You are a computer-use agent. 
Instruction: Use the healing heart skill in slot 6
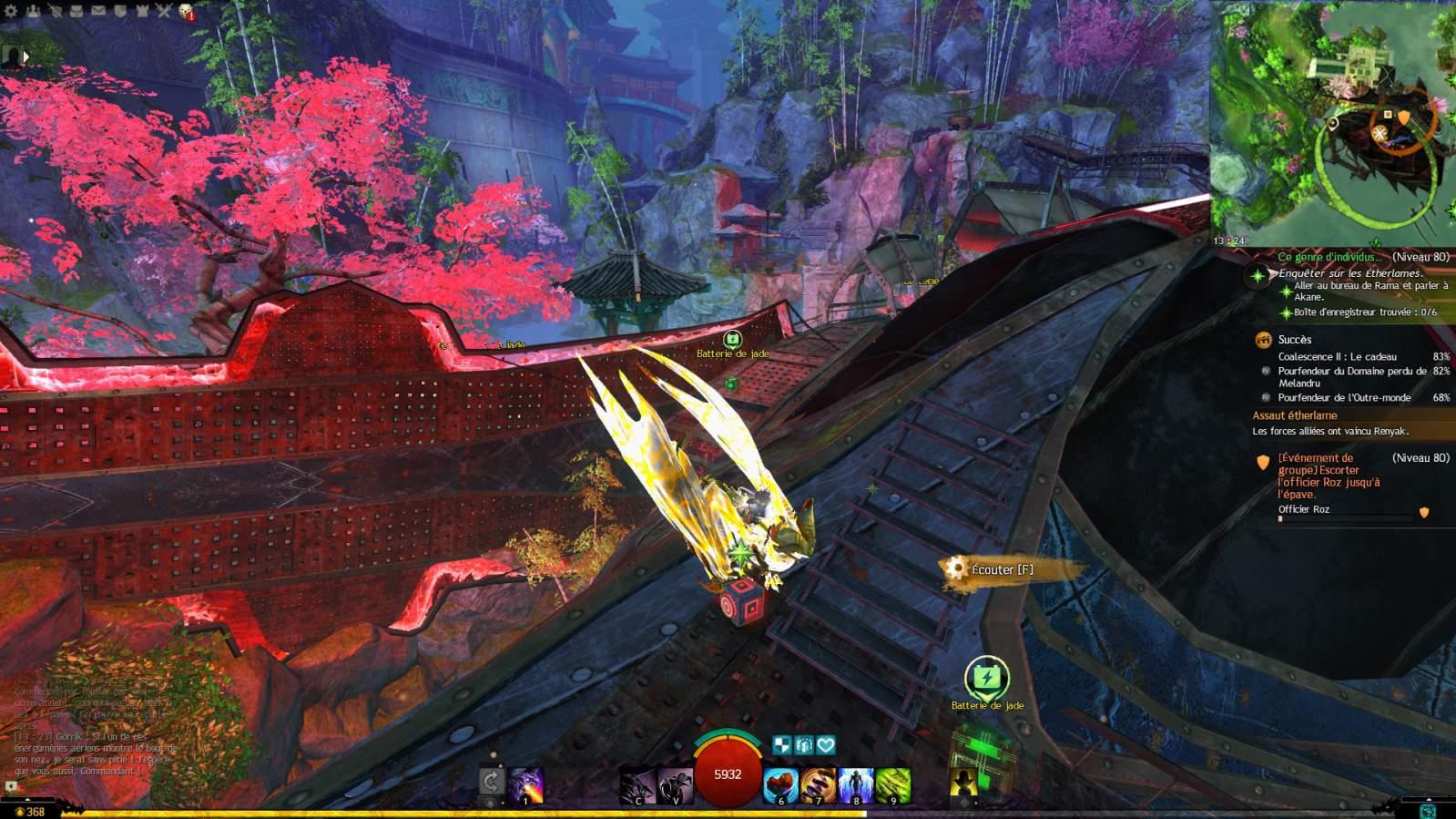click(x=780, y=785)
